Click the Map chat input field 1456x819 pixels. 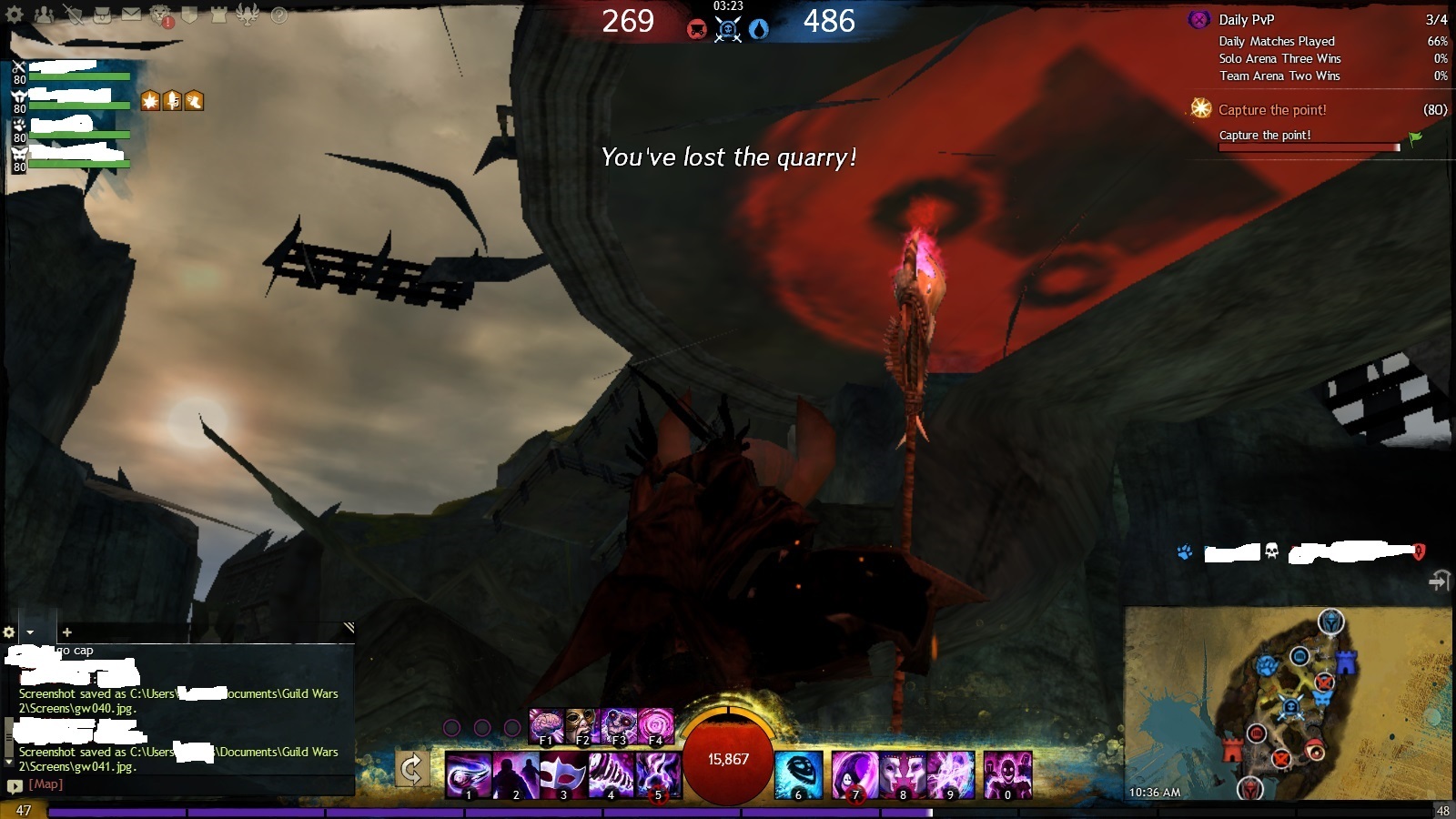tap(182, 784)
